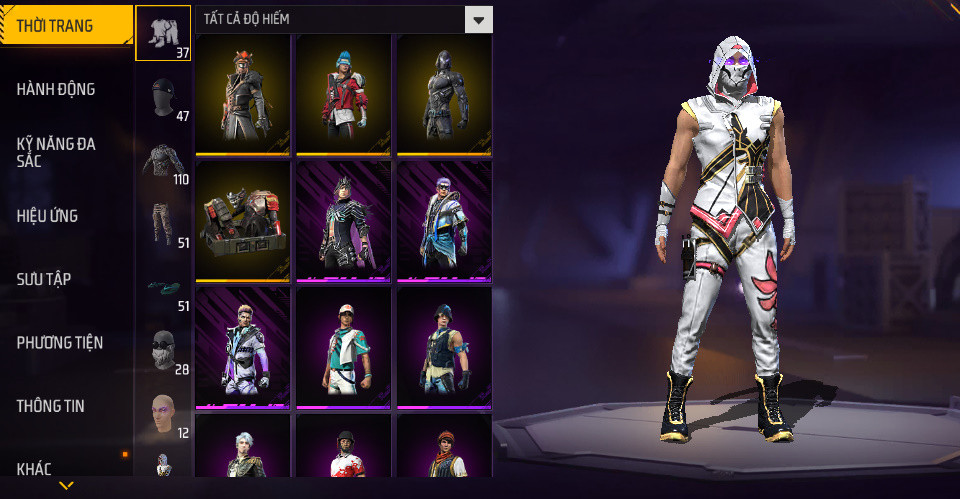The height and width of the screenshot is (499, 960).
Task: Select the outfit-set category showing 37
Action: 163,34
